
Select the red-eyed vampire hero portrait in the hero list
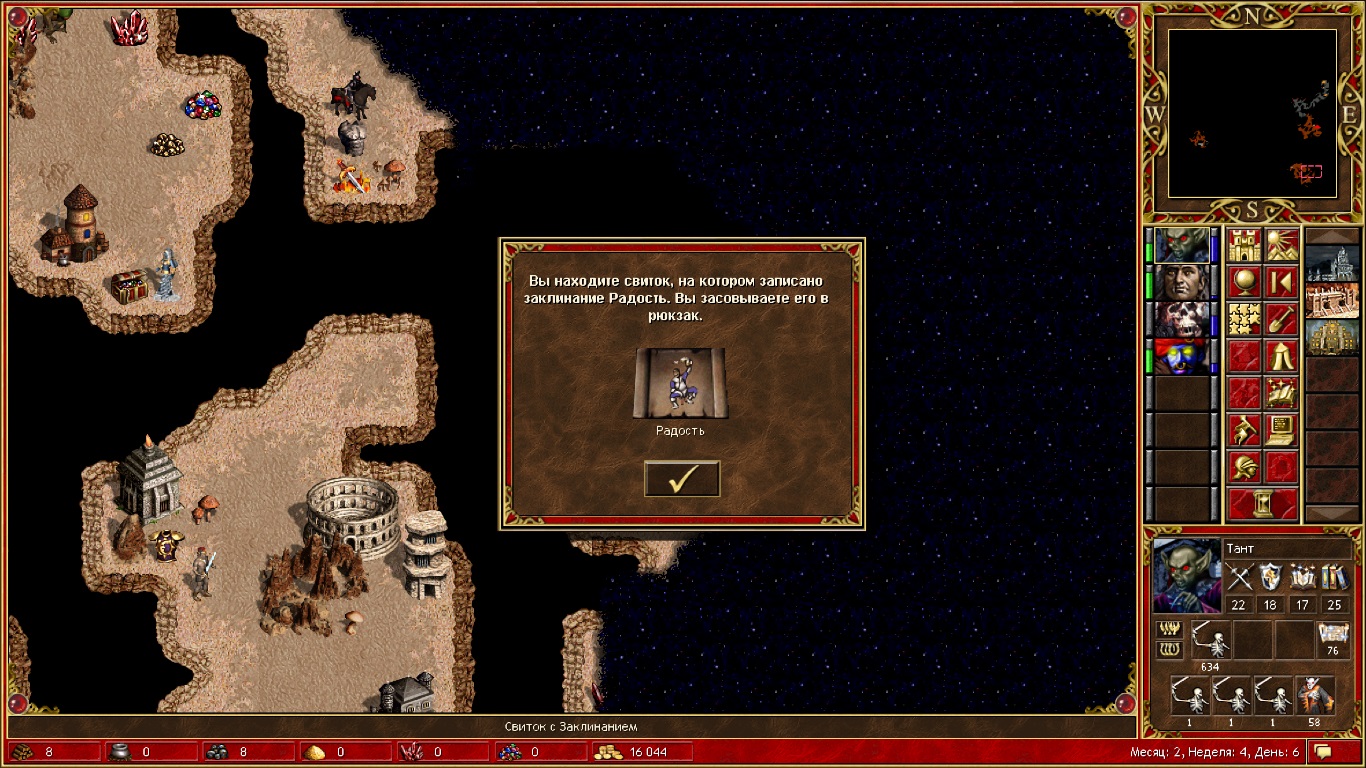click(1182, 246)
